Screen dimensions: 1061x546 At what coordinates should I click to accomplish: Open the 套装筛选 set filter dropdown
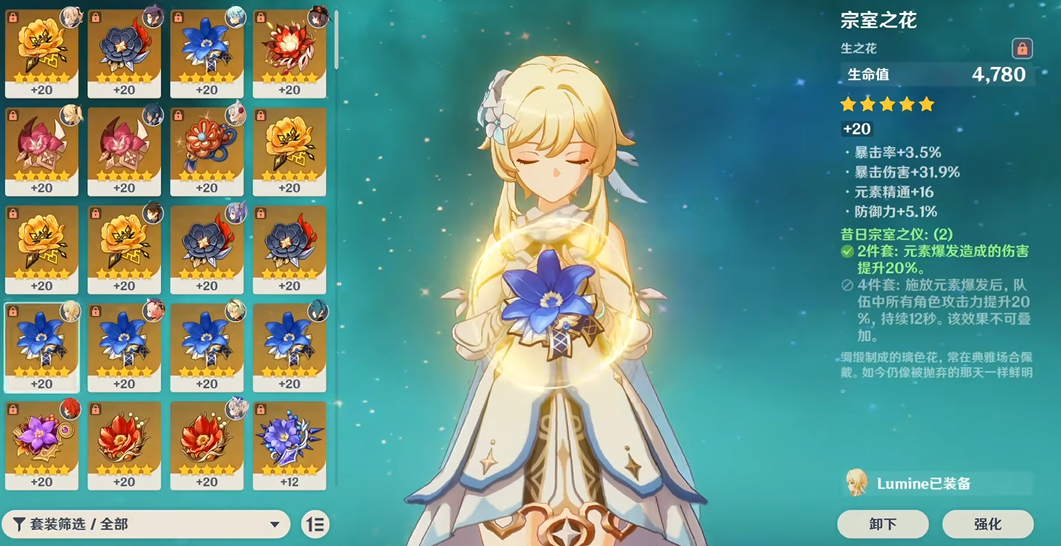[x=146, y=524]
